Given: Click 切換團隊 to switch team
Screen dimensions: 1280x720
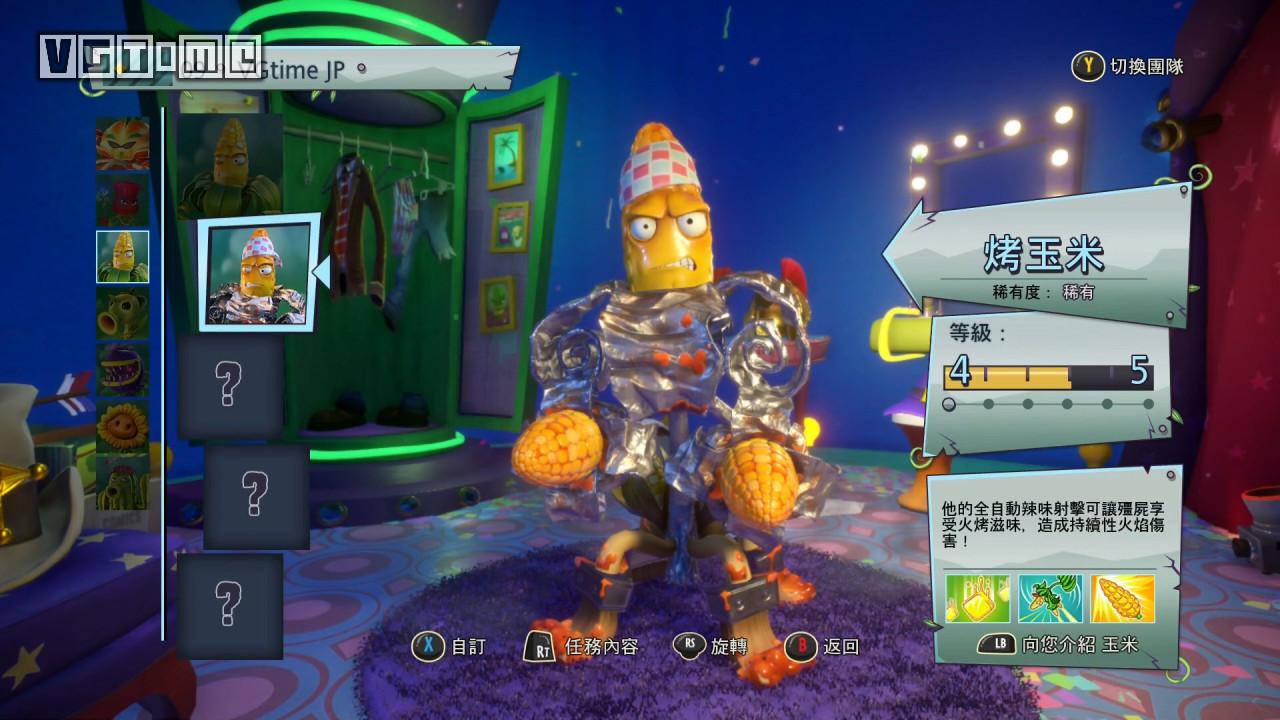Looking at the screenshot, I should coord(1129,67).
